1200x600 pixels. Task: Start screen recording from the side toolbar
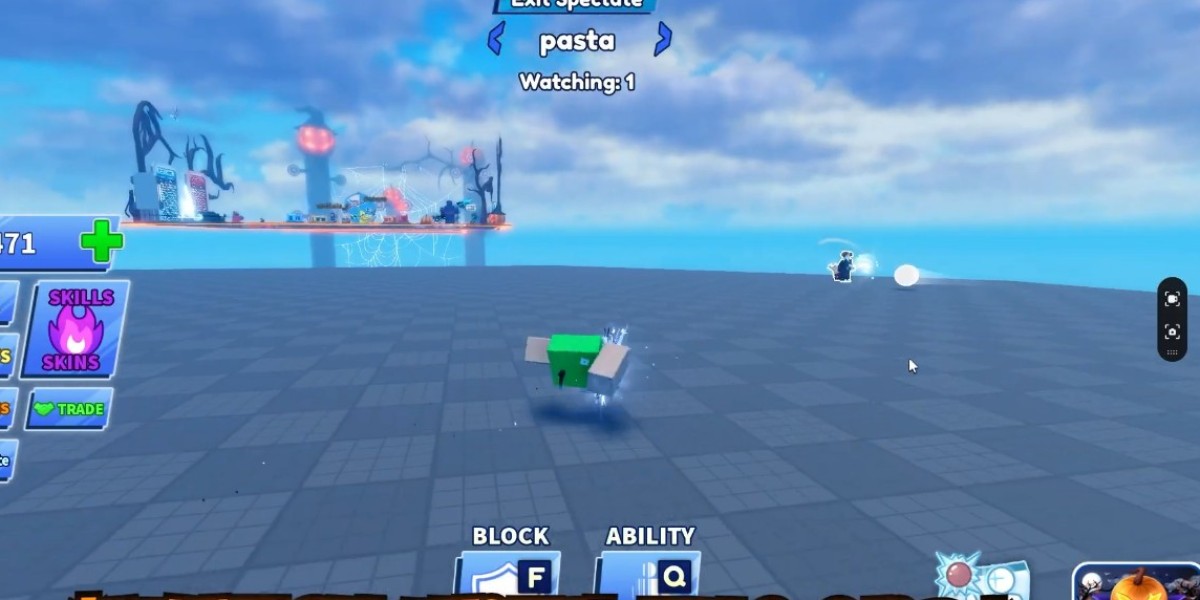coord(1172,299)
